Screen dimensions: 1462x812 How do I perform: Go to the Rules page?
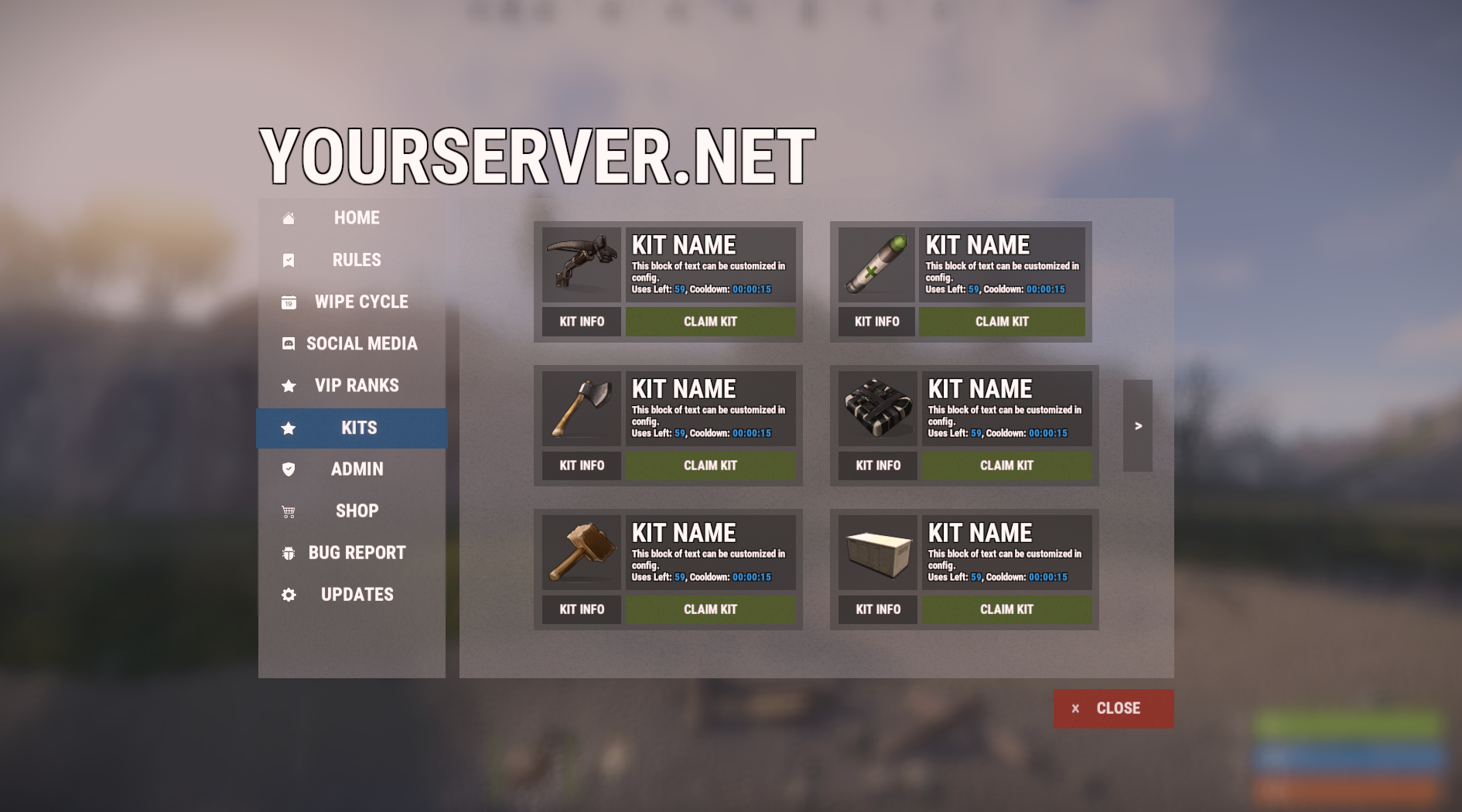point(356,260)
